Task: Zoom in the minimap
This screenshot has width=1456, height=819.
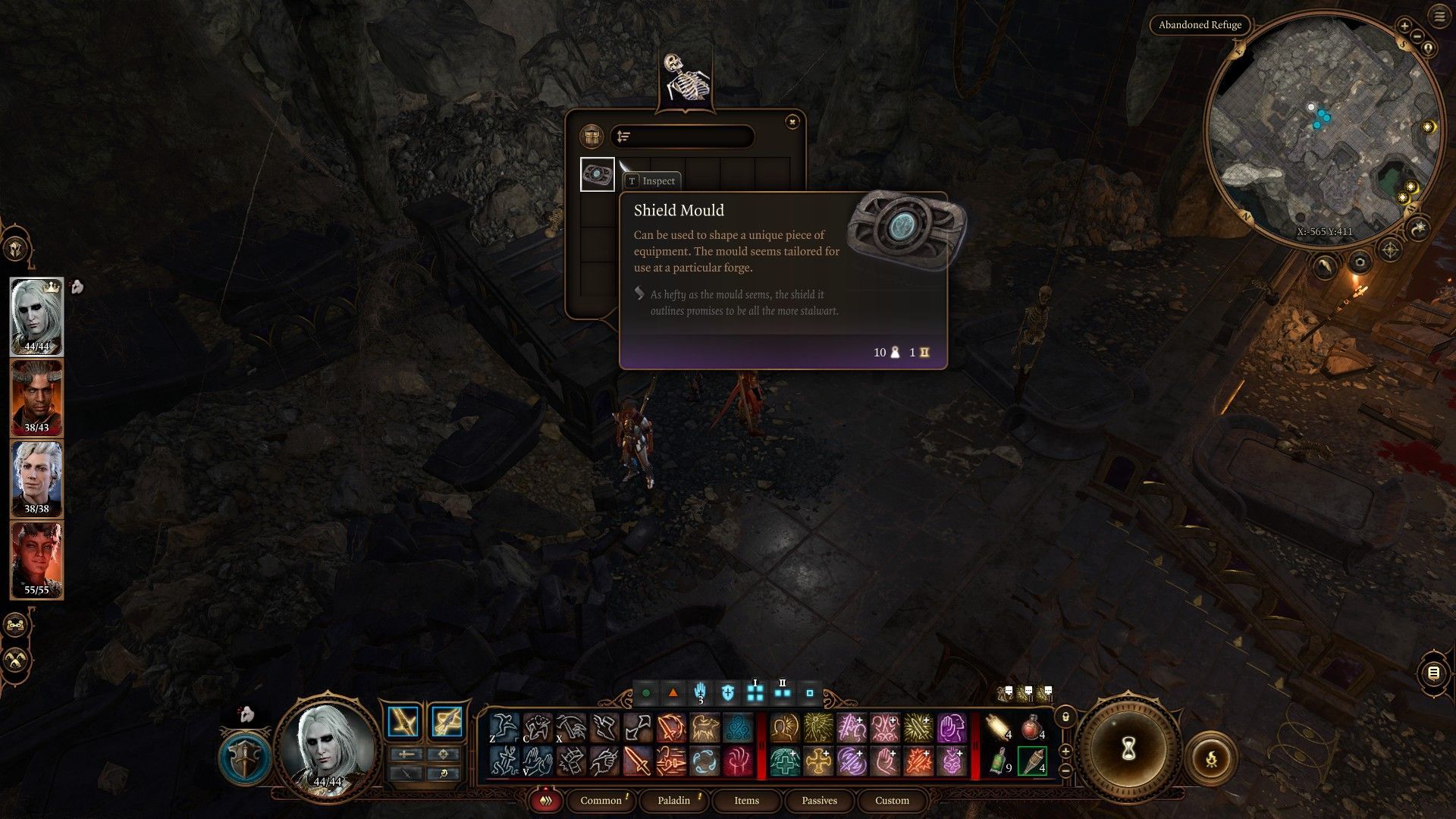Action: (1404, 26)
